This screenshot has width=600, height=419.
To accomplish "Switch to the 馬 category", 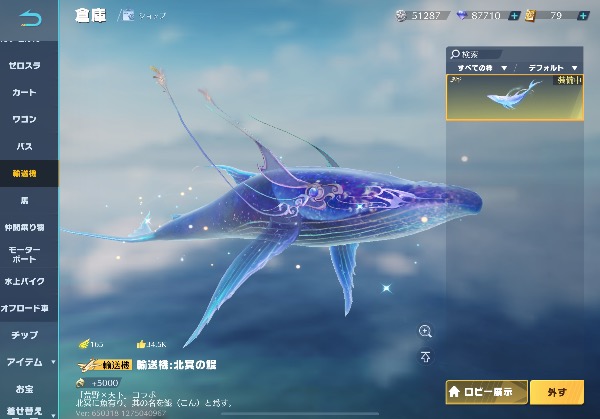I will pos(24,200).
